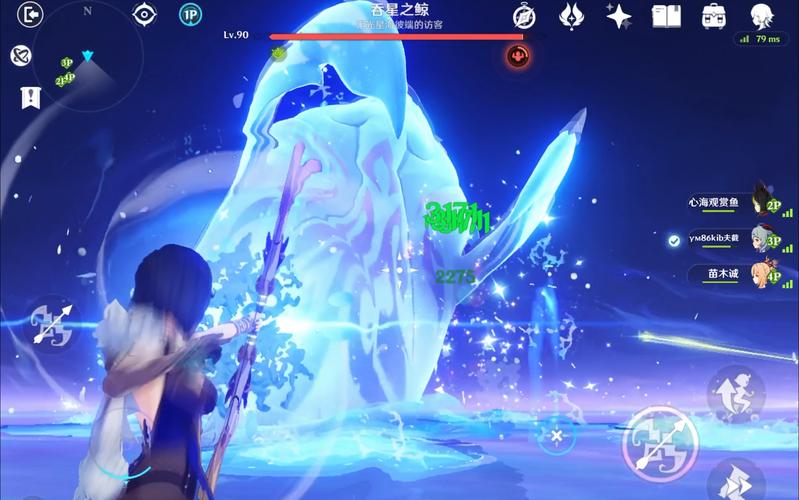Open the circular minimap
Screen dimensions: 799x500
pos(86,62)
